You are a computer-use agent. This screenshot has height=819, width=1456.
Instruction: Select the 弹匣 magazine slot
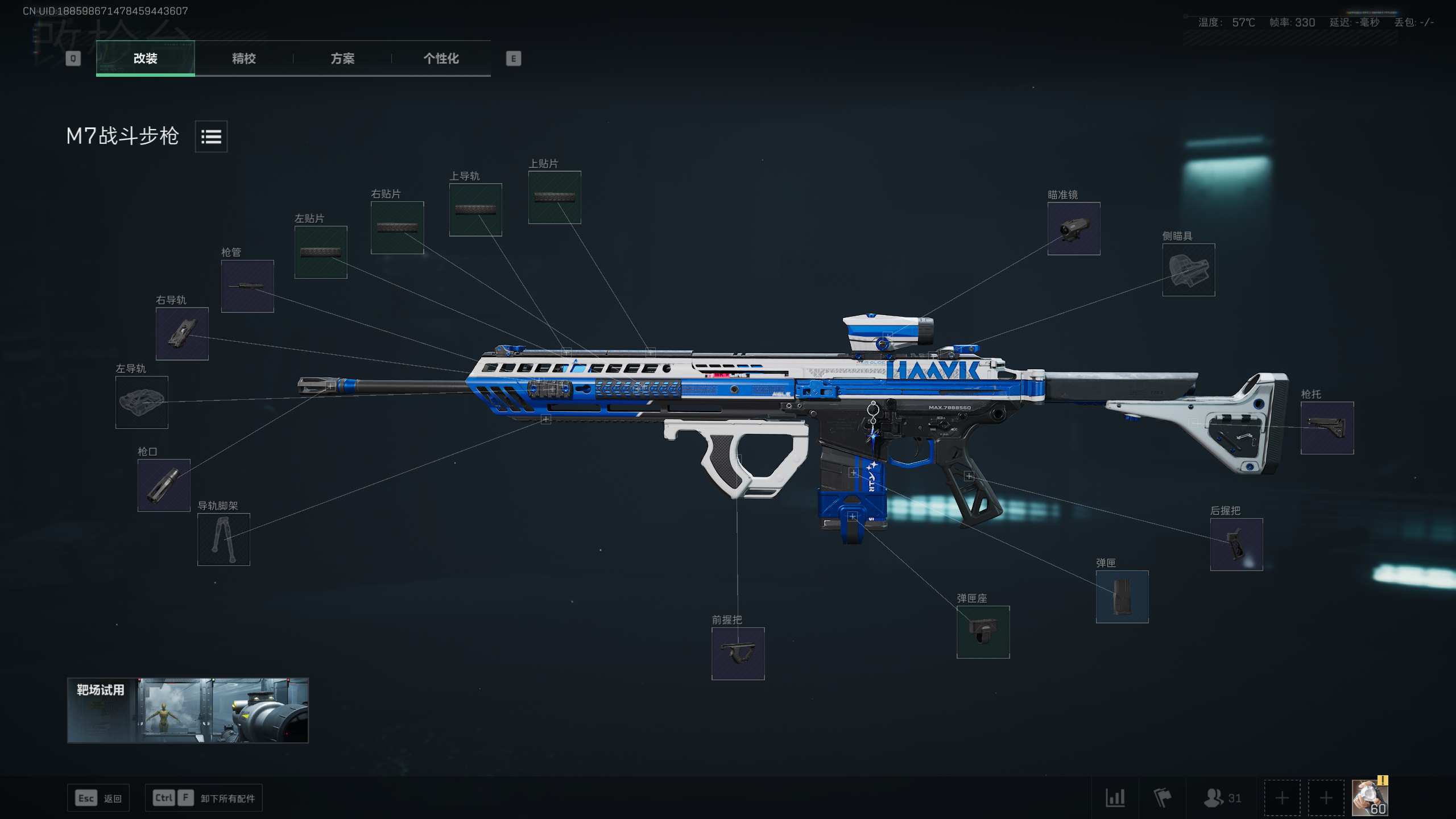pos(1122,597)
